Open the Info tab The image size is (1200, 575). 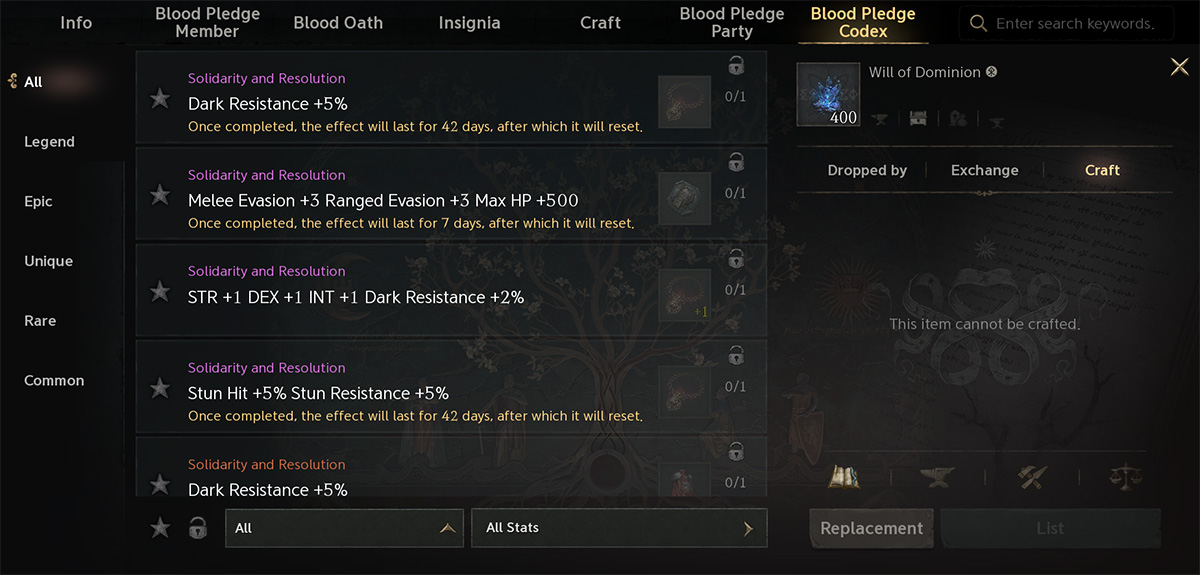76,22
